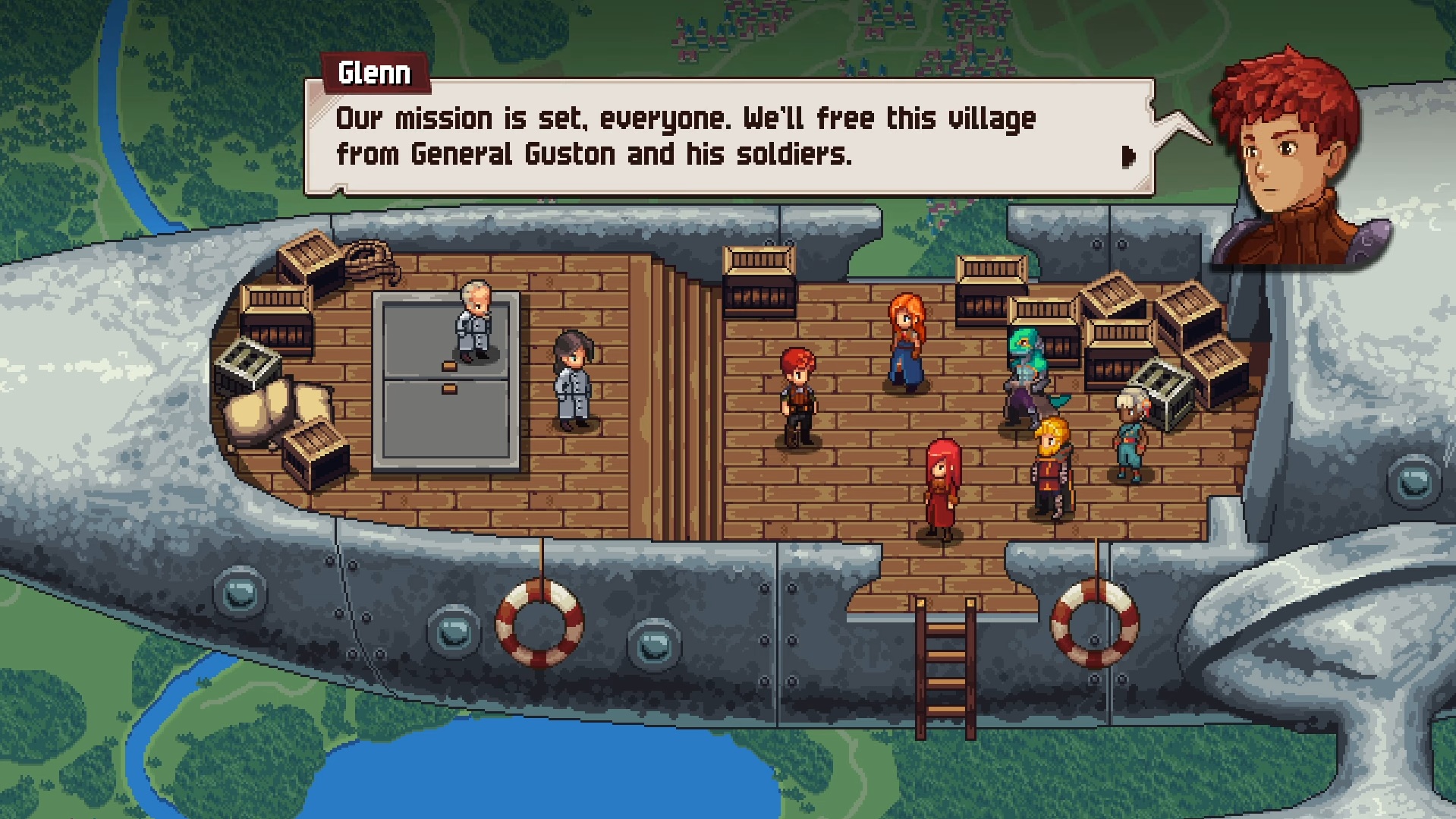This screenshot has height=819, width=1456.
Task: Advance dialogue with the continue arrow
Action: (x=1128, y=157)
